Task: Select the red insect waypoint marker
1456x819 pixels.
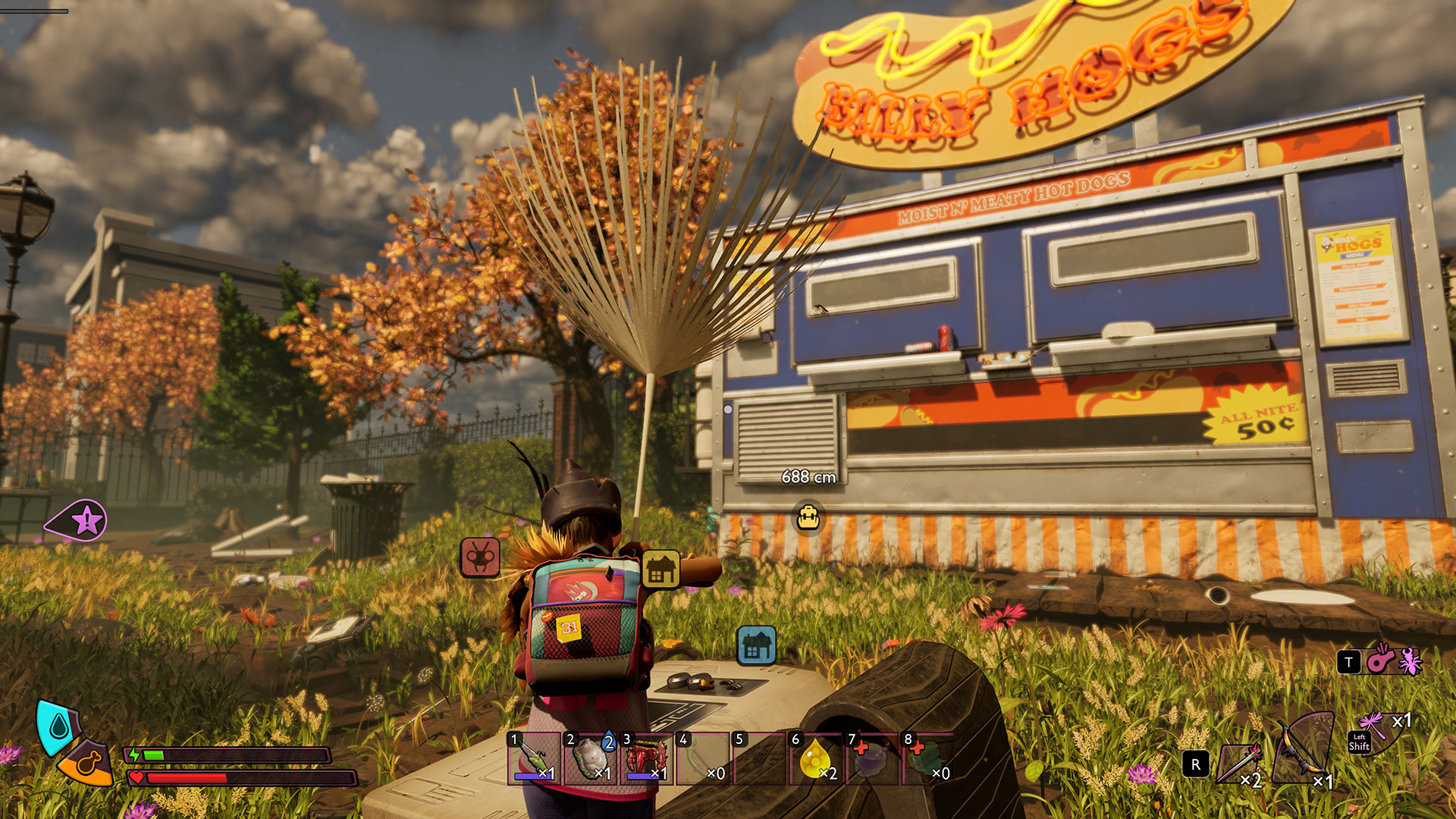Action: 480,557
